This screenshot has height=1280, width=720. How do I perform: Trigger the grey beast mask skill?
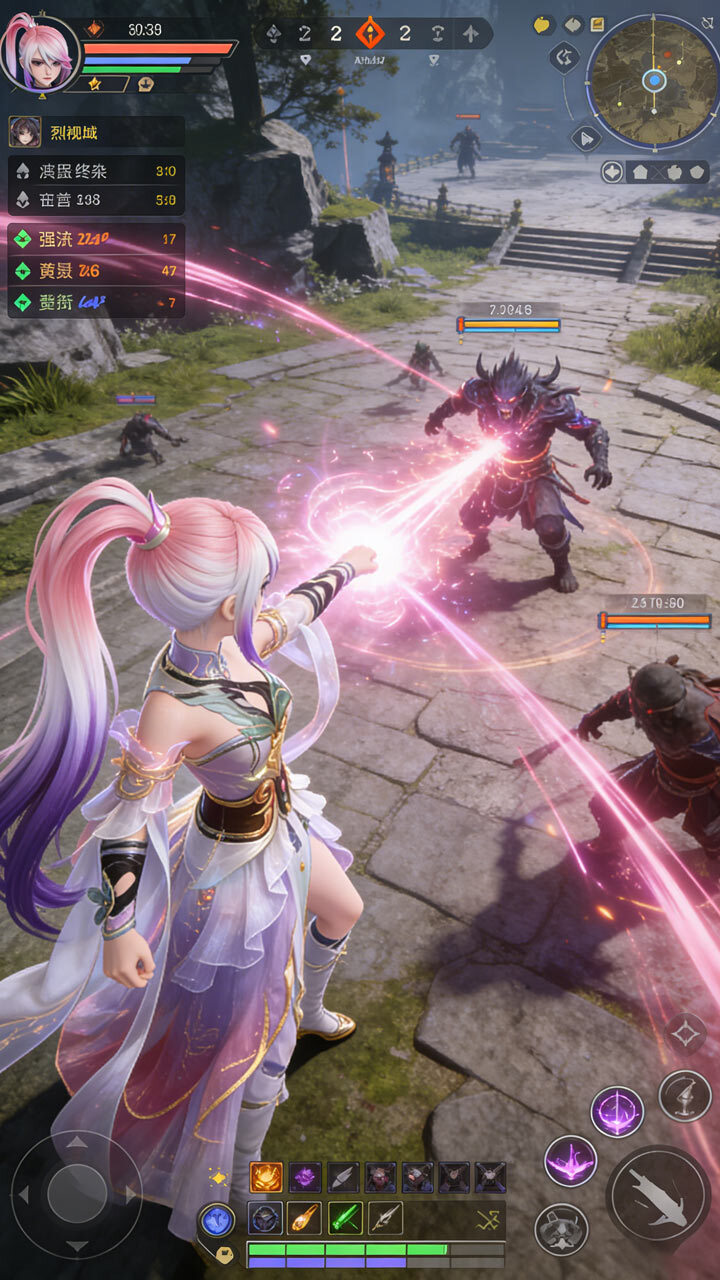[x=561, y=1229]
